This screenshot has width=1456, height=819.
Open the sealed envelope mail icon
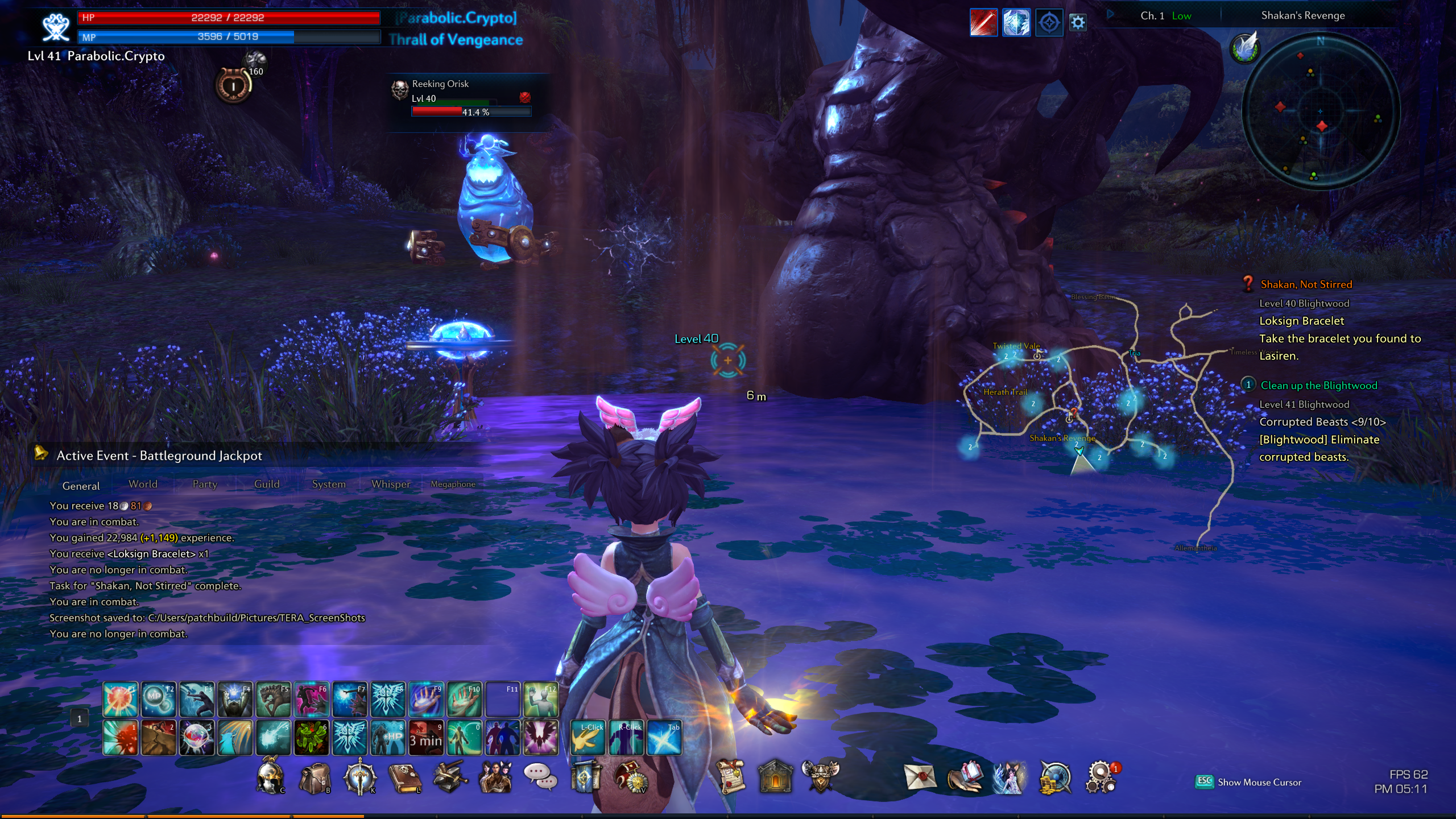[x=920, y=777]
